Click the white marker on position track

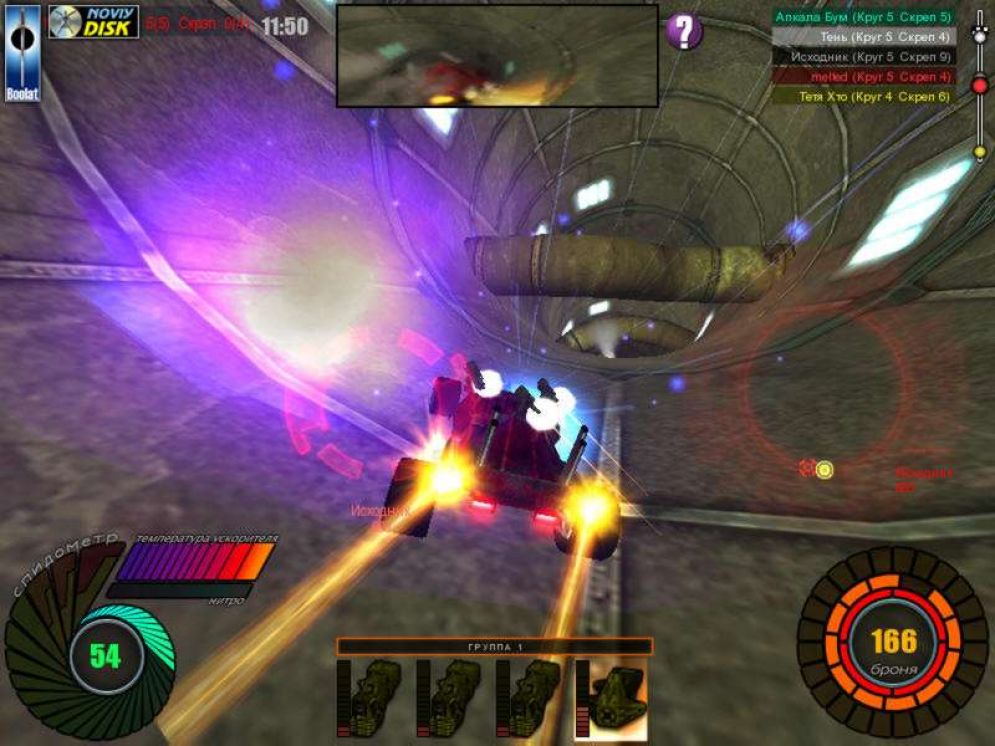[979, 35]
